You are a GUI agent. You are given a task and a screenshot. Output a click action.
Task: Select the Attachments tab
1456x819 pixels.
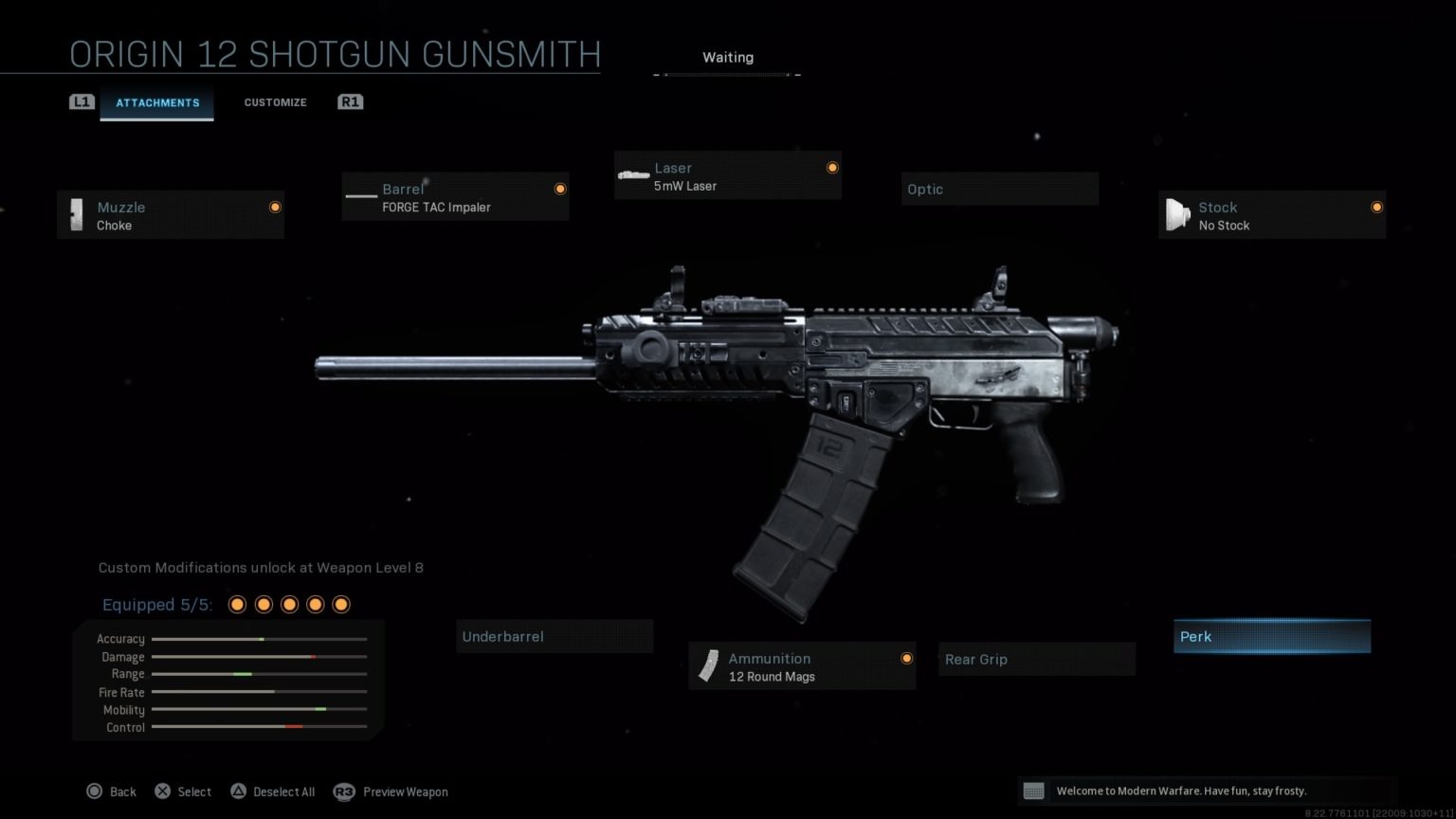tap(157, 103)
